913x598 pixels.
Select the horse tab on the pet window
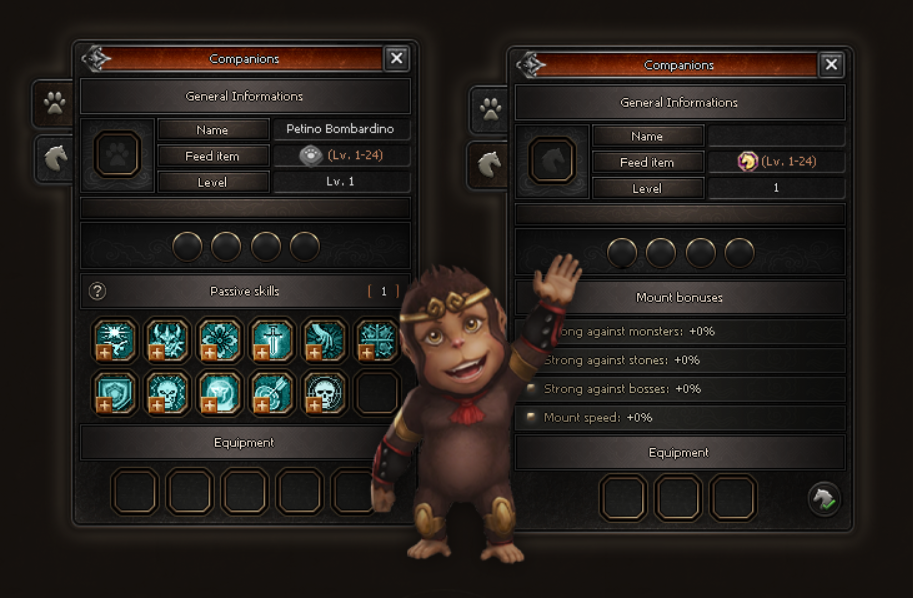tap(54, 158)
